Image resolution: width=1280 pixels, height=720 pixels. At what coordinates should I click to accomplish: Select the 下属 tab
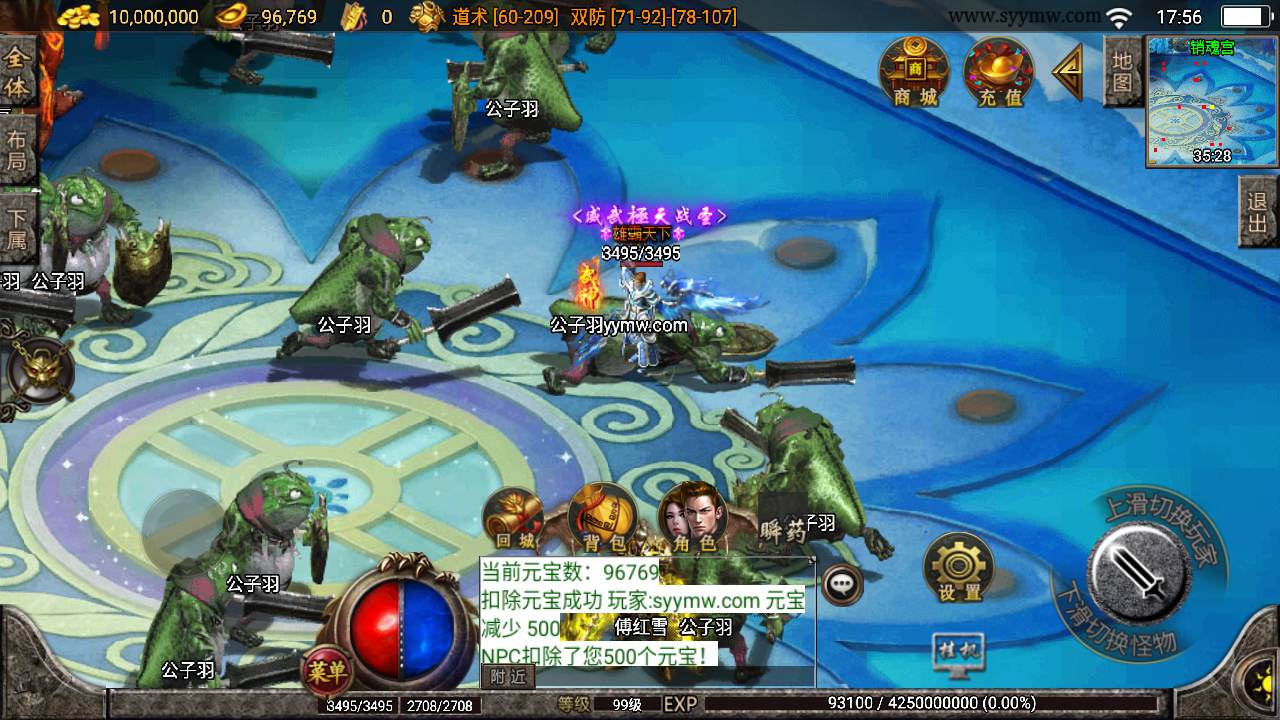17,227
